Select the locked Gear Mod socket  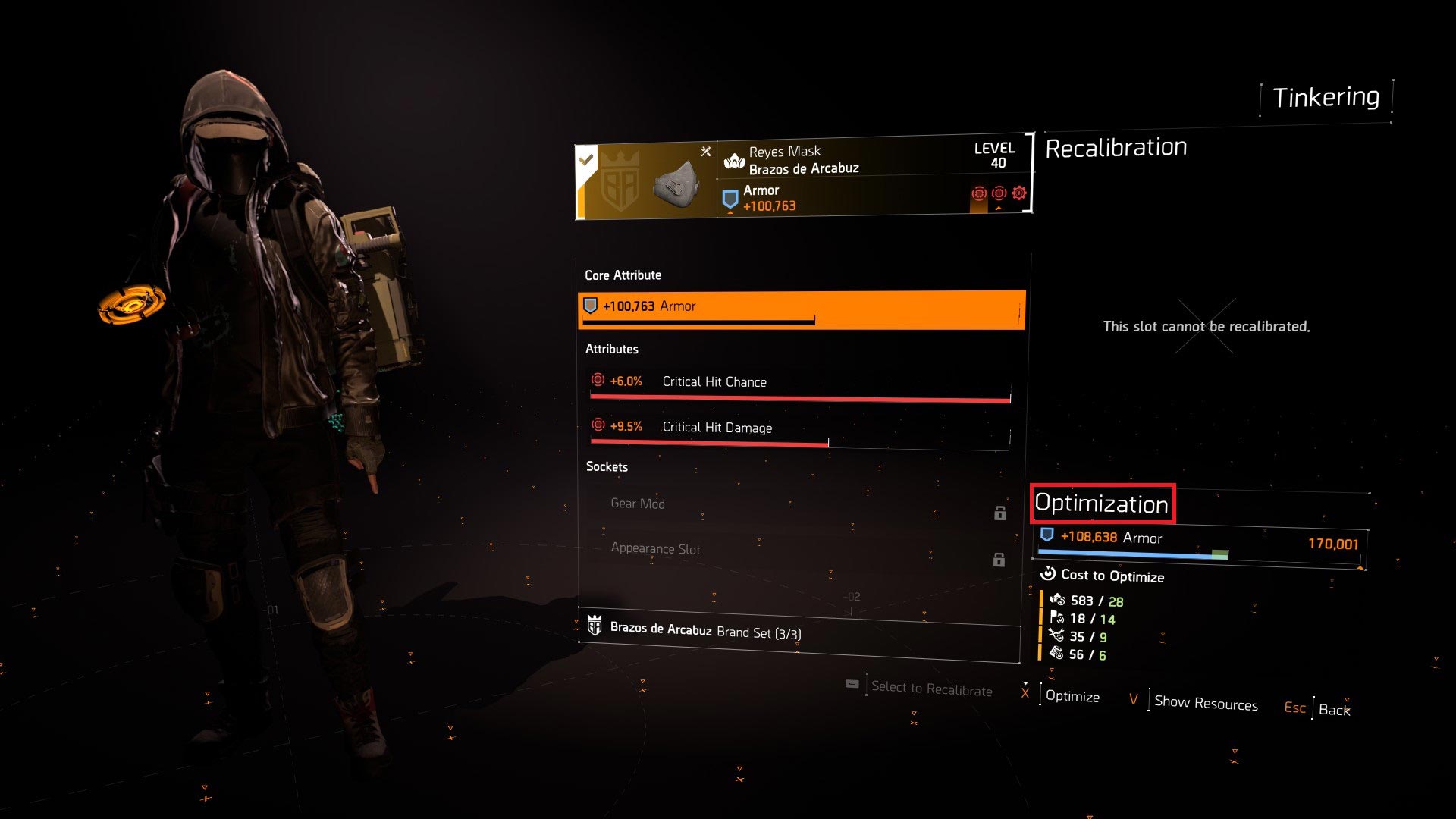point(799,505)
